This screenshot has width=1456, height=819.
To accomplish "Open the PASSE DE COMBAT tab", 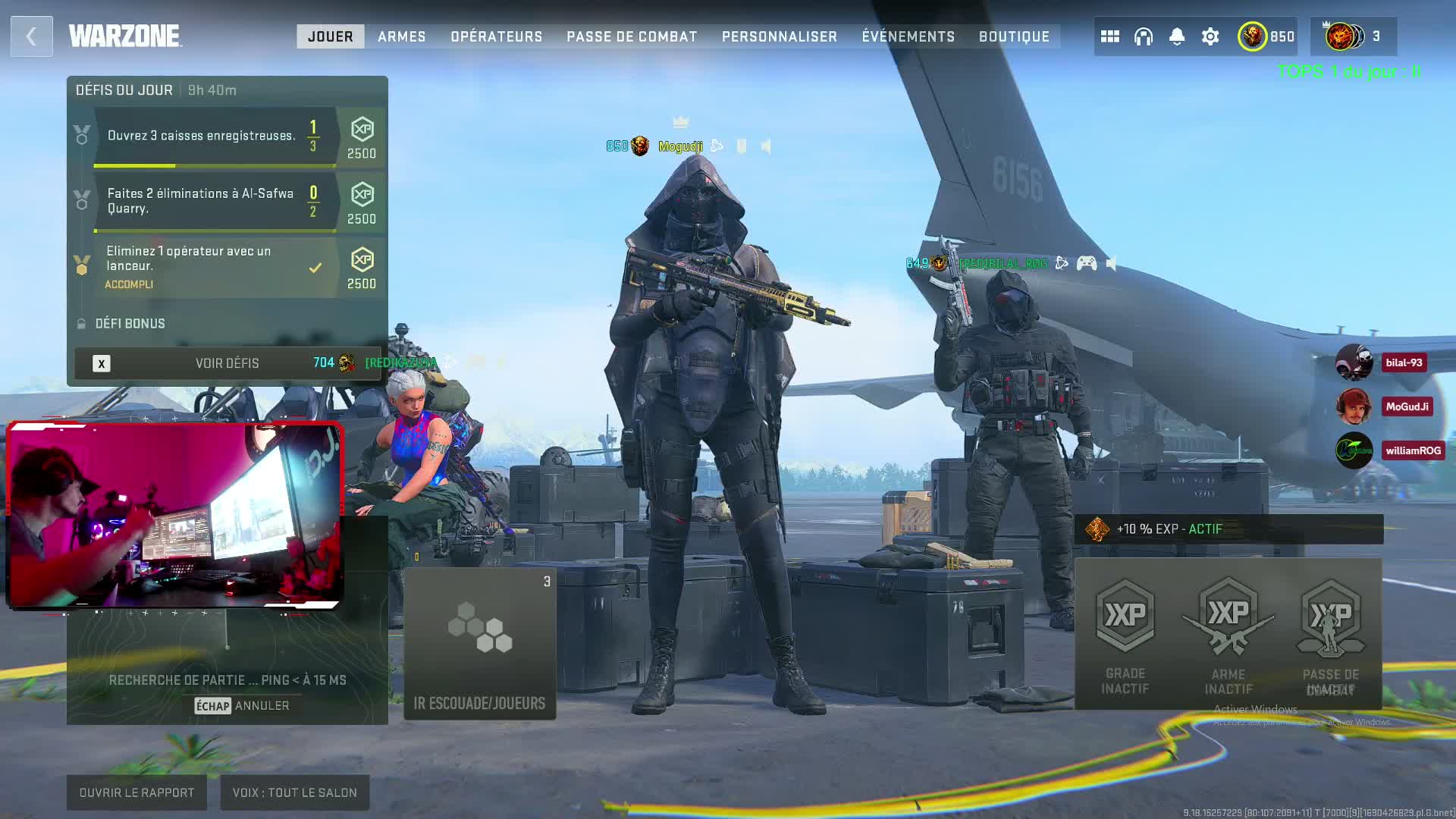I will pyautogui.click(x=632, y=36).
